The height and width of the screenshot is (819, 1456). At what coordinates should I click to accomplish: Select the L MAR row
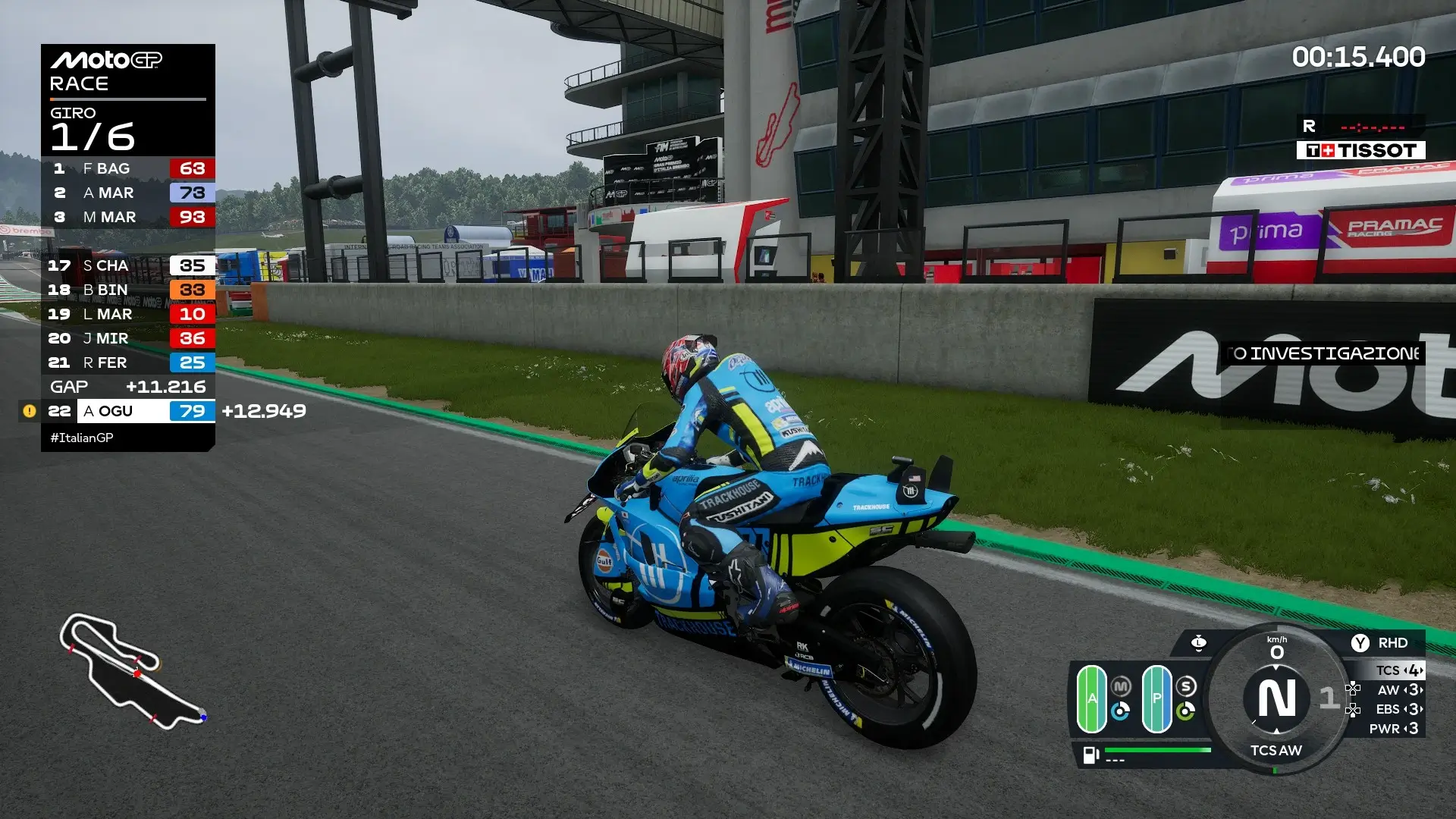[x=127, y=314]
